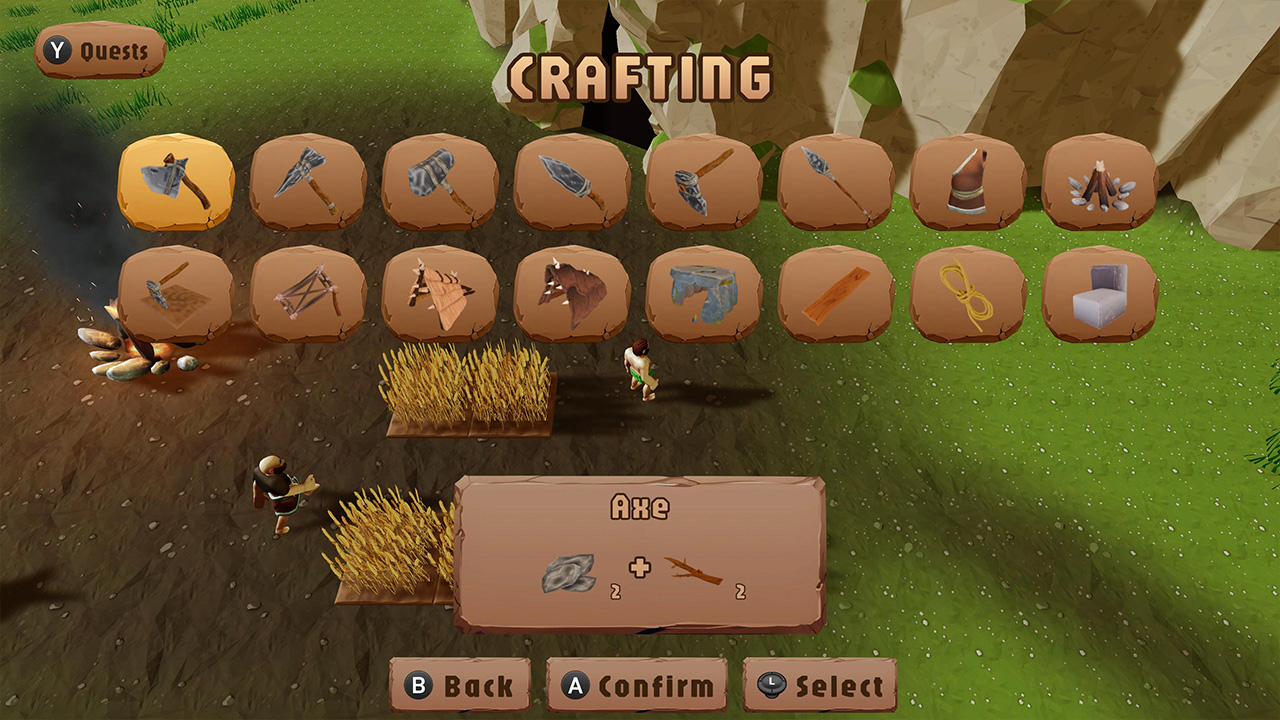Screen dimensions: 1280x720
Task: Select the tilled soil crafting icon
Action: coord(176,292)
